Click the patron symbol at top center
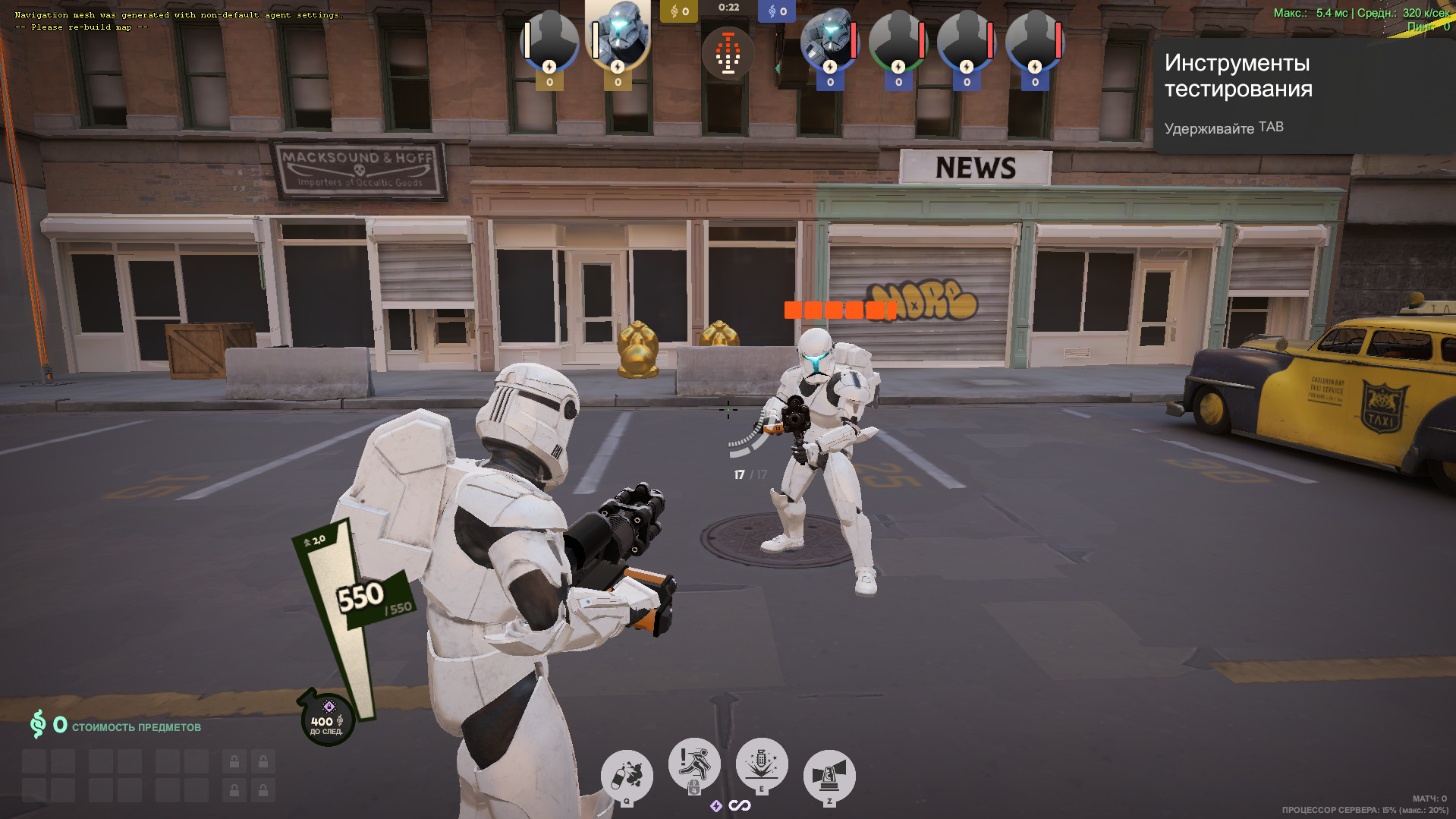1456x819 pixels. pyautogui.click(x=729, y=52)
